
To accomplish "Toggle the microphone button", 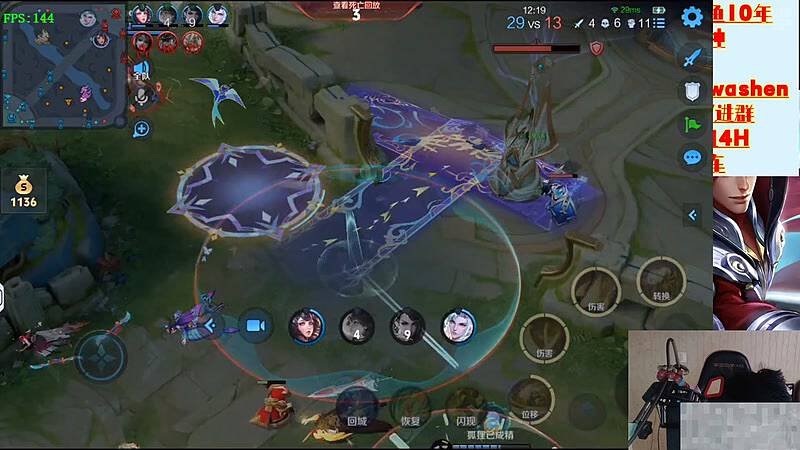I will (x=141, y=97).
